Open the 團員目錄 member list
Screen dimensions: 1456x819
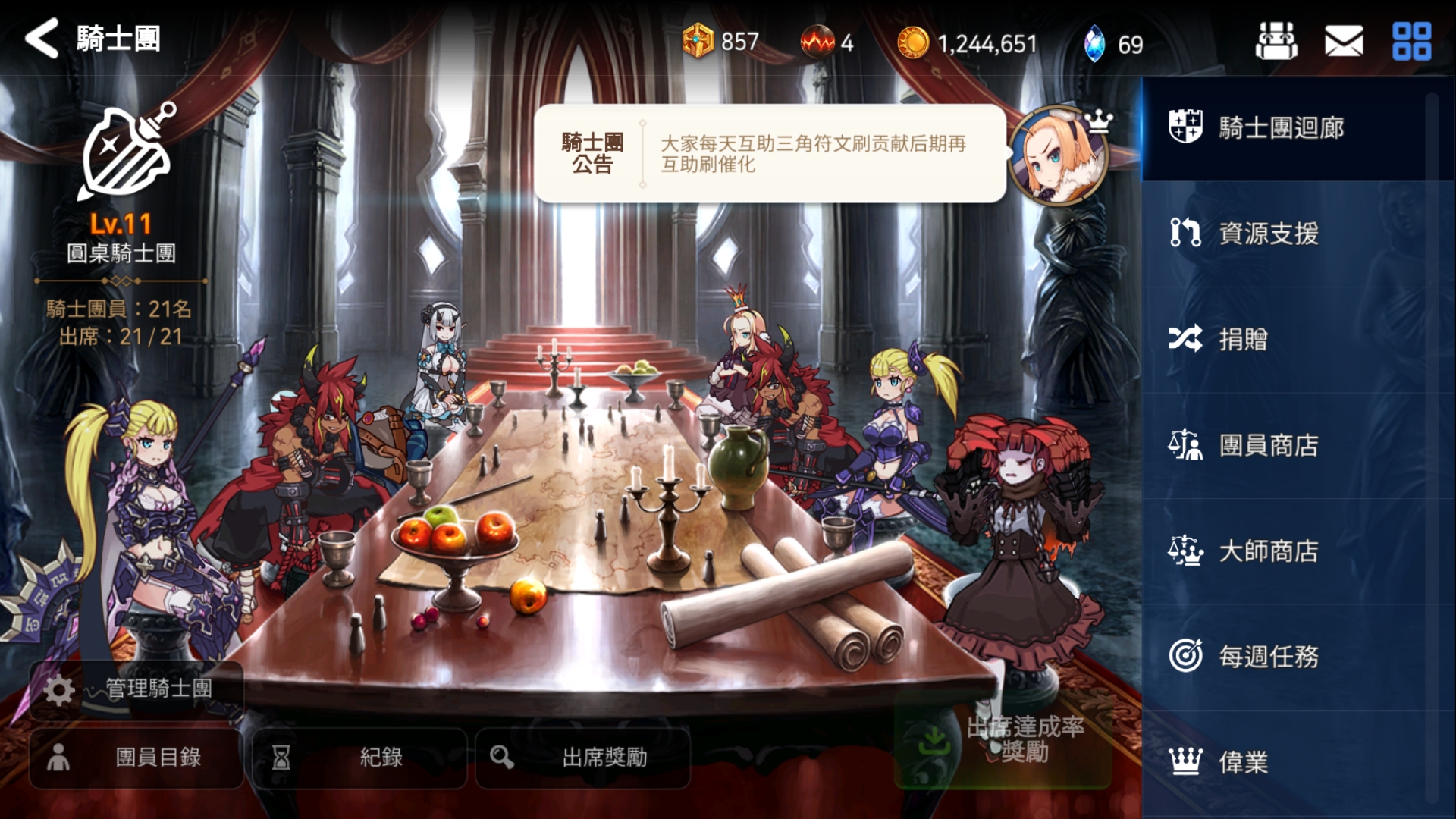(135, 758)
